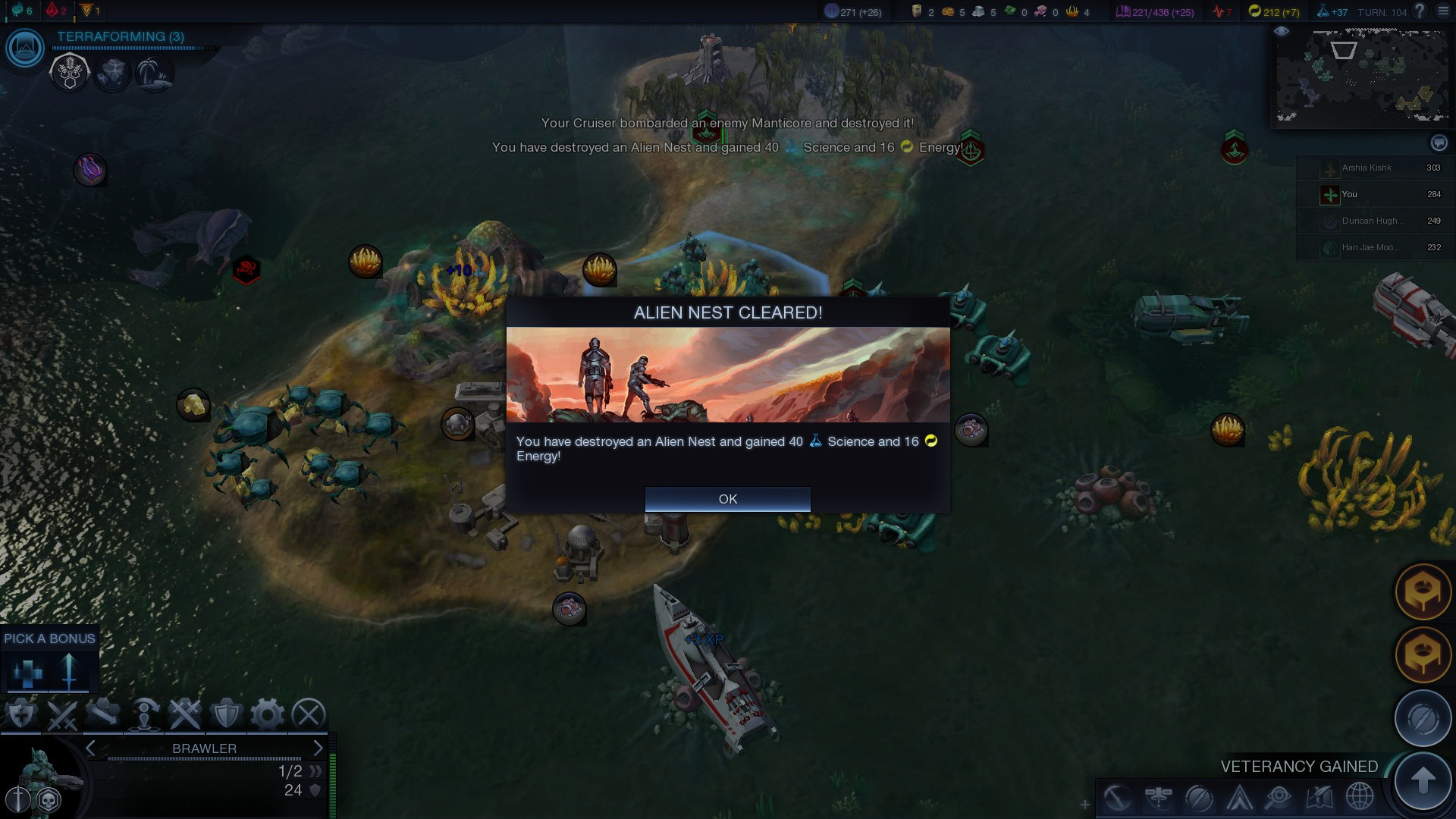Open the pickaxe icon in the bottom toolbar
This screenshot has width=1456, height=819.
[x=1118, y=797]
